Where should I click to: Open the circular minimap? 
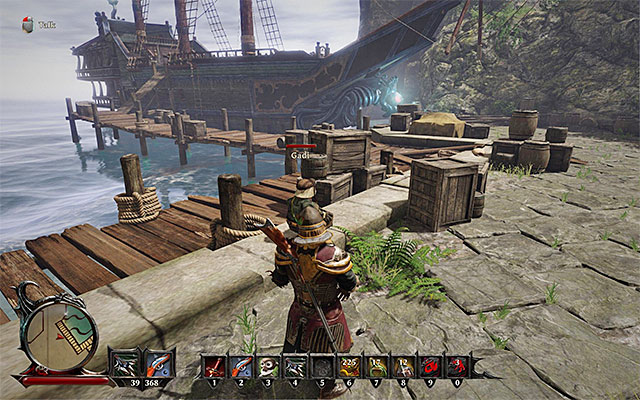(59, 338)
